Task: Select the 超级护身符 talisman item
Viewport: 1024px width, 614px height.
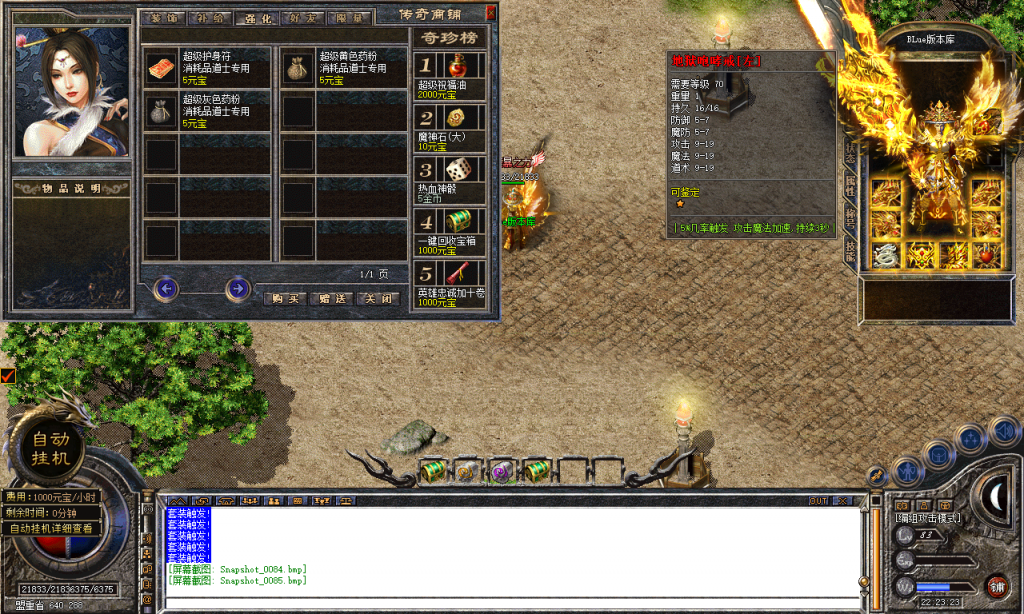Action: click(207, 68)
